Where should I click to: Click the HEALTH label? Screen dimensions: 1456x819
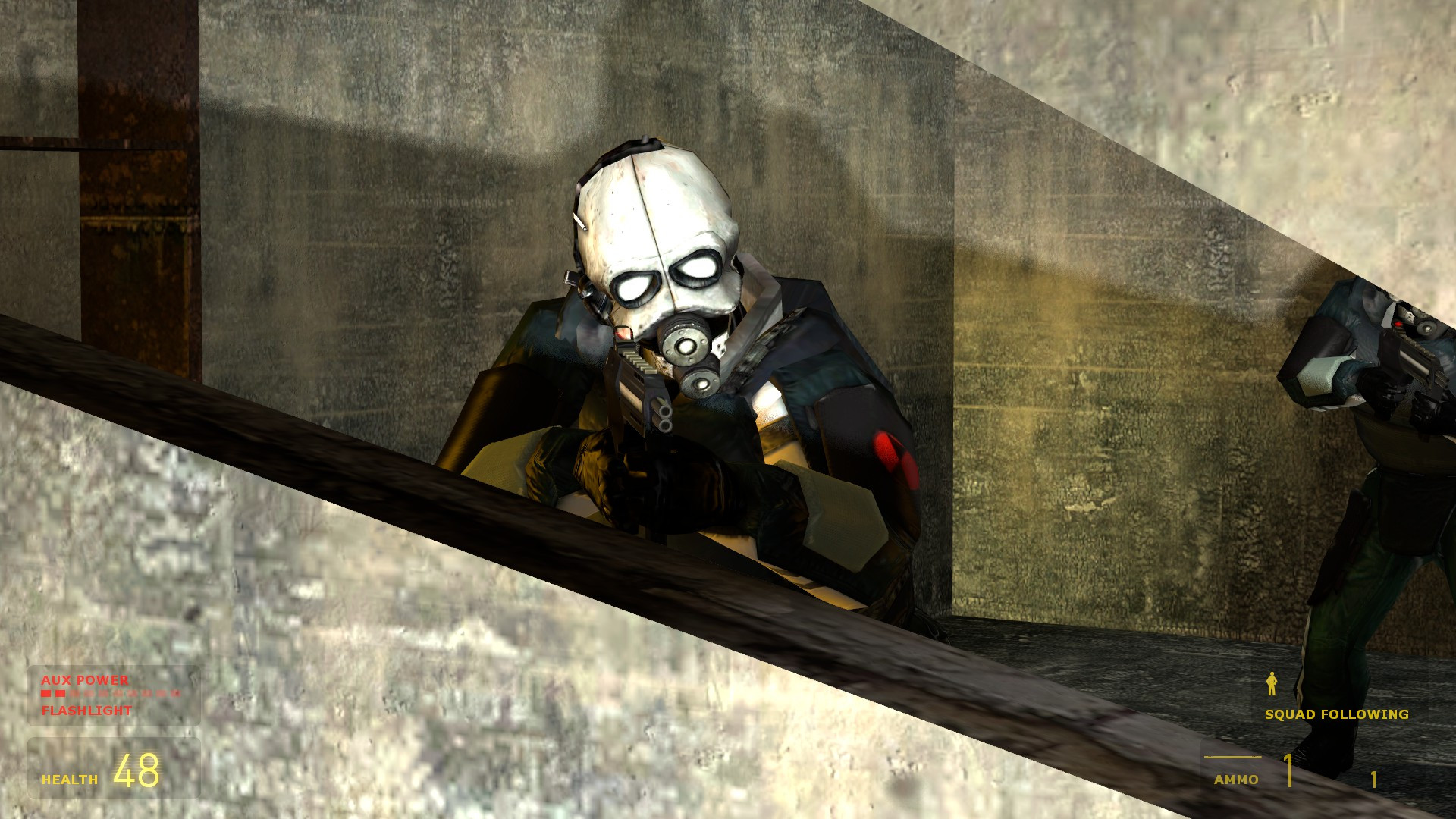(68, 777)
